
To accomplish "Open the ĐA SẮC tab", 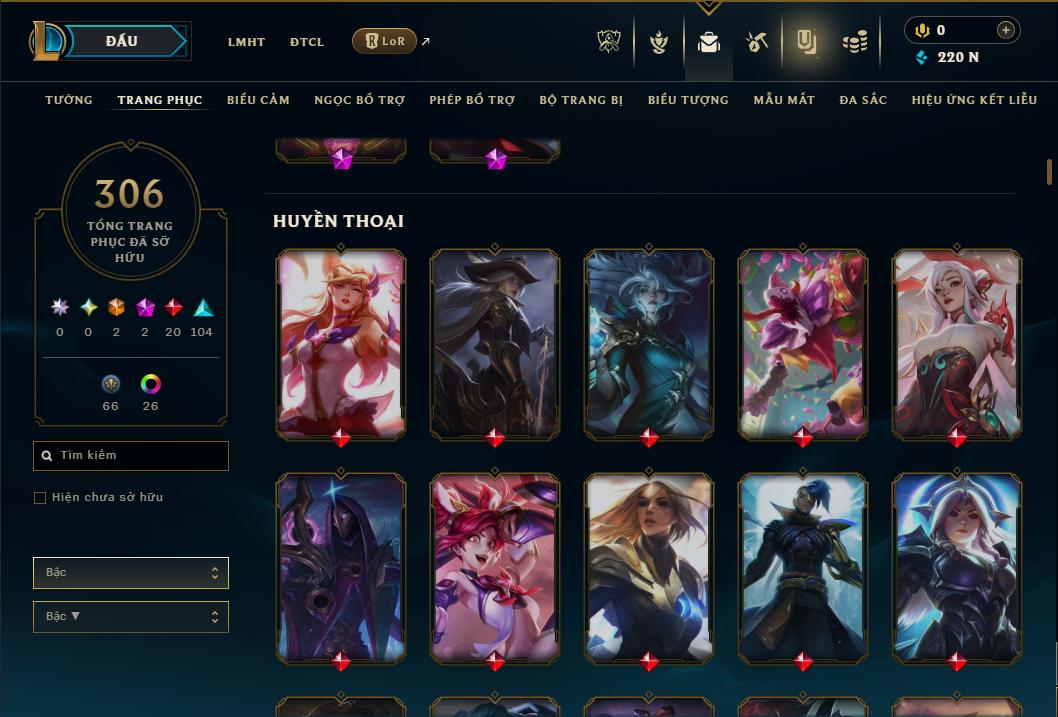I will click(863, 100).
